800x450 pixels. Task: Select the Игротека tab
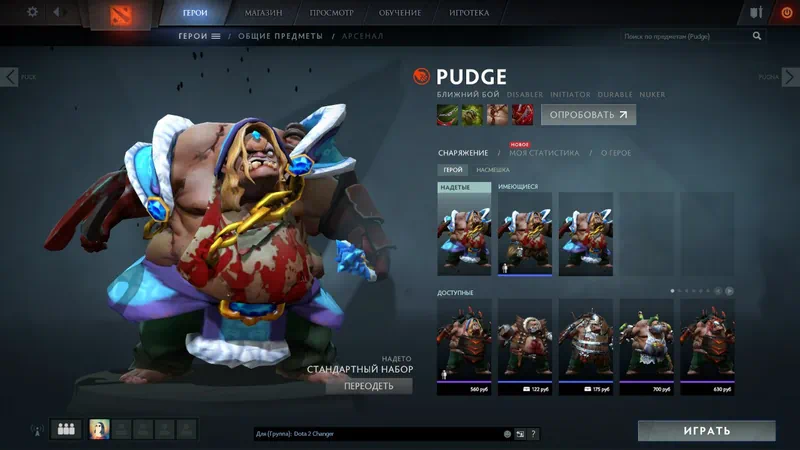(470, 13)
